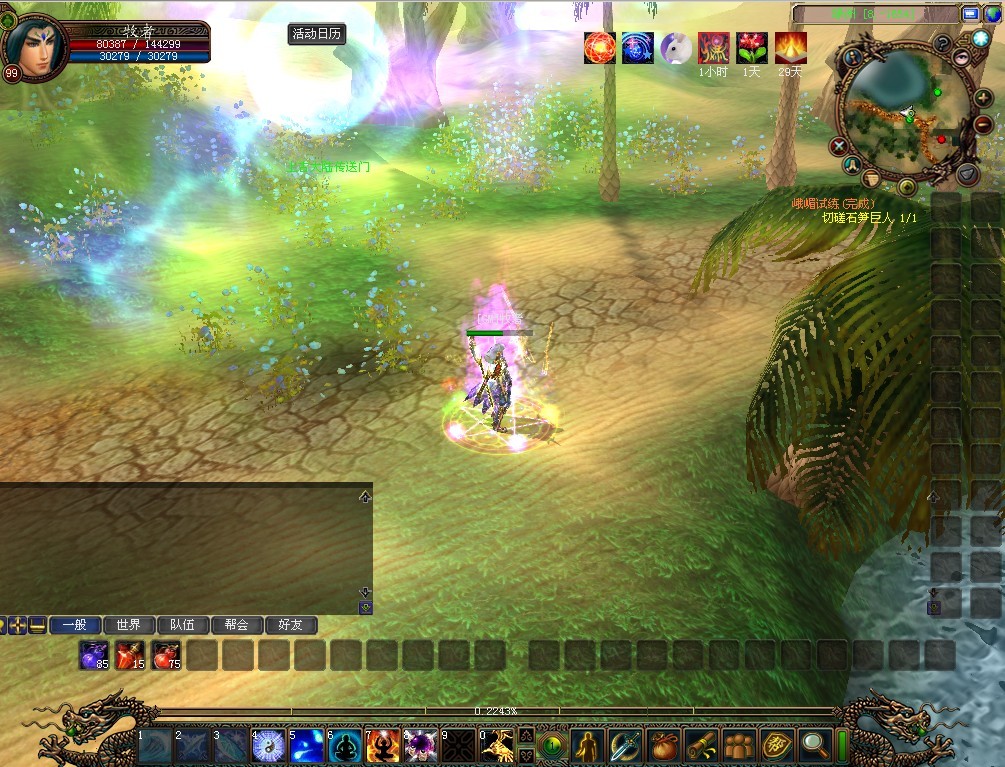Open the 好友 chat tab
This screenshot has width=1005, height=767.
pyautogui.click(x=290, y=625)
